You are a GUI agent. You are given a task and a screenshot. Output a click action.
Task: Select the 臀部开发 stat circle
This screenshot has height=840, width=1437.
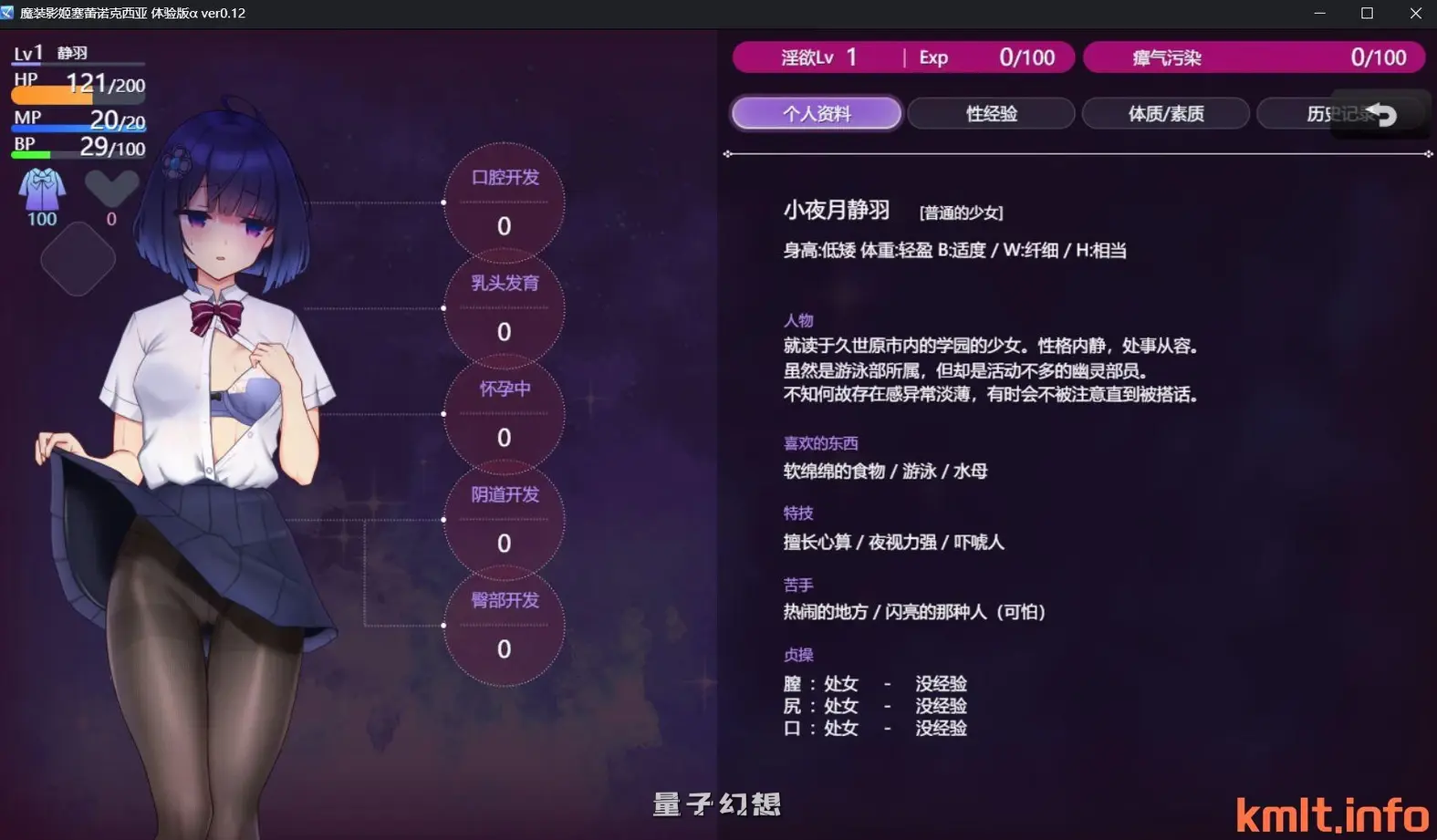click(x=503, y=627)
